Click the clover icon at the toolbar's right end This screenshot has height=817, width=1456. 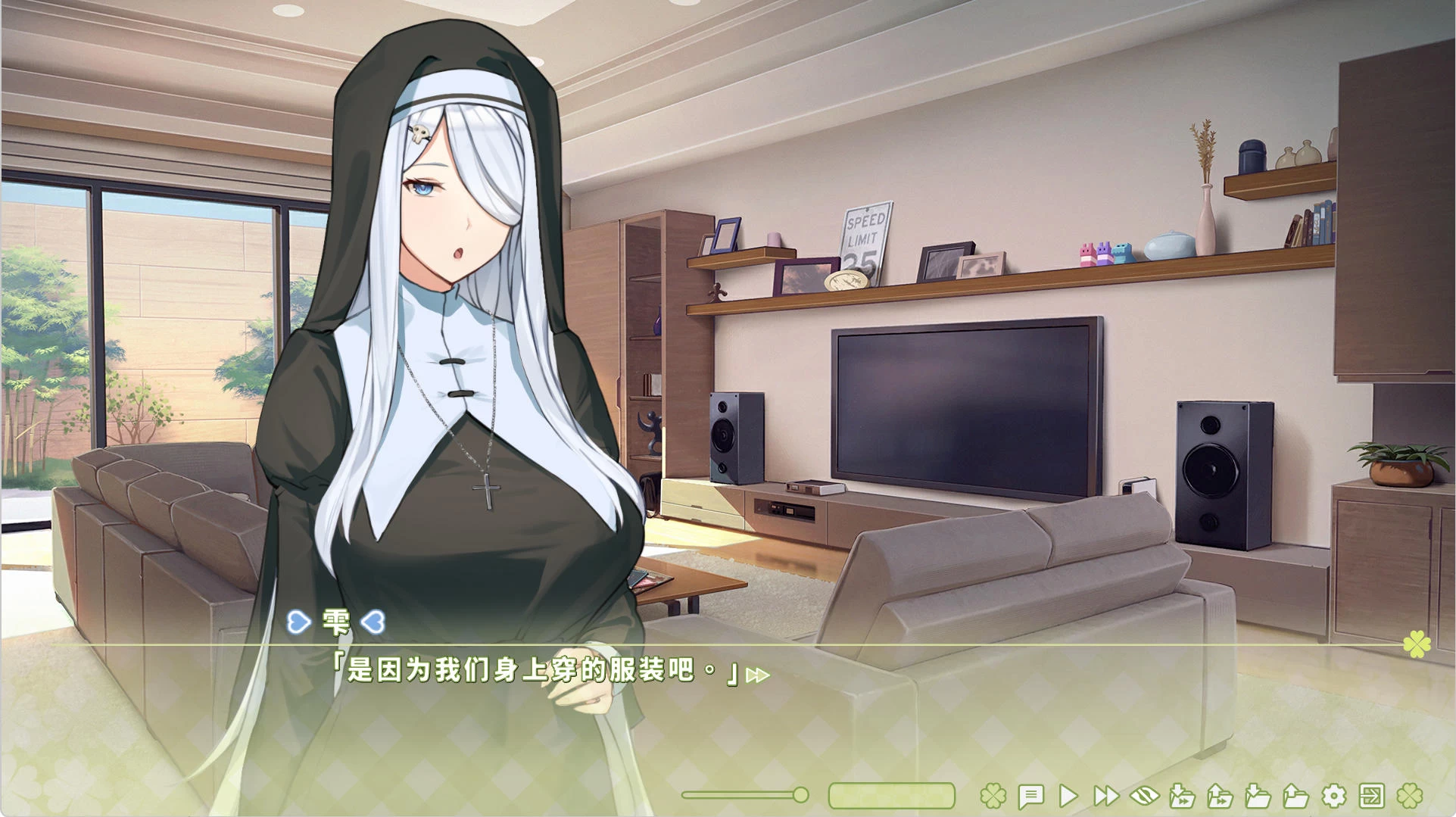[1411, 796]
